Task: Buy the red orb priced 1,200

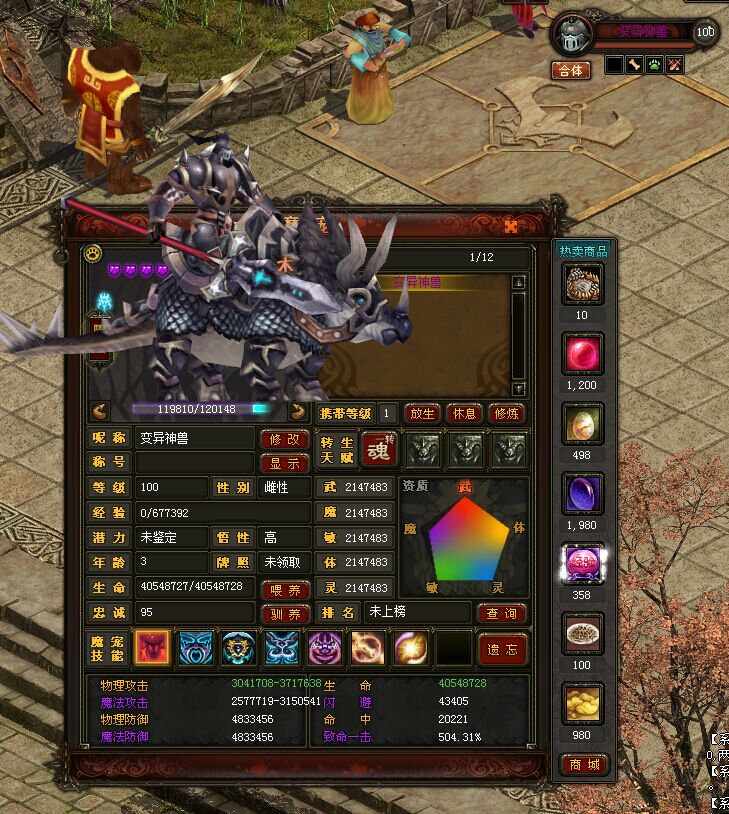Action: coord(582,355)
